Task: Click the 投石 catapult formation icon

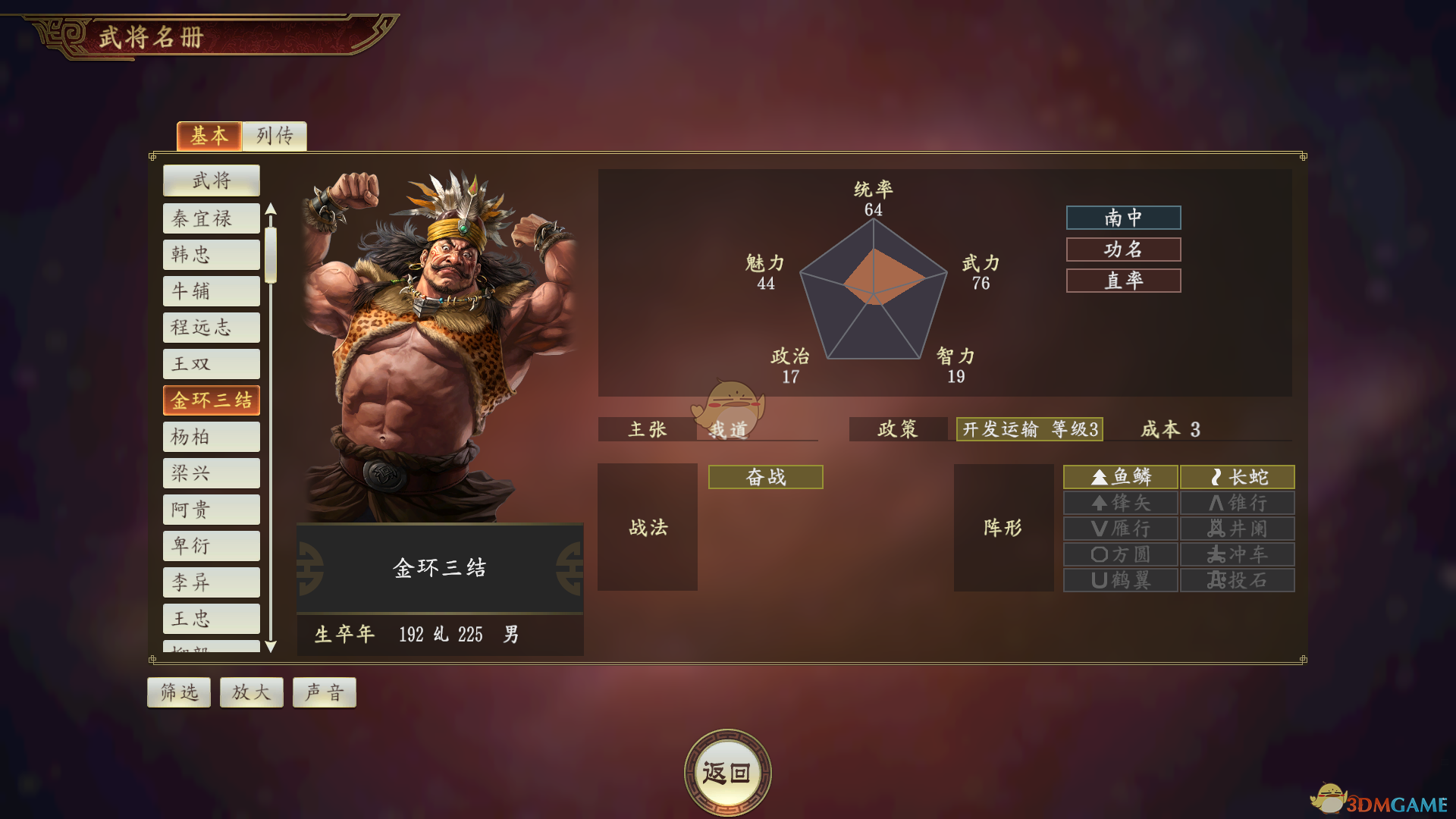Action: point(1237,579)
